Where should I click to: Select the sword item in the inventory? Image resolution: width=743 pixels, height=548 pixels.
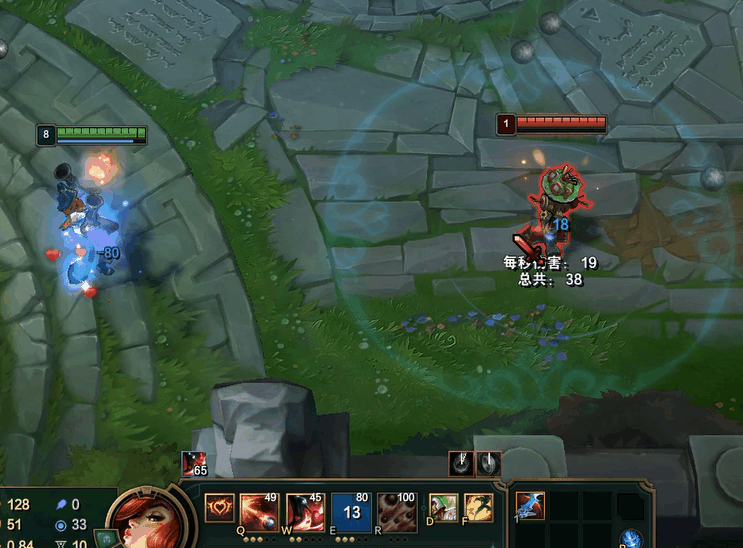coord(530,506)
